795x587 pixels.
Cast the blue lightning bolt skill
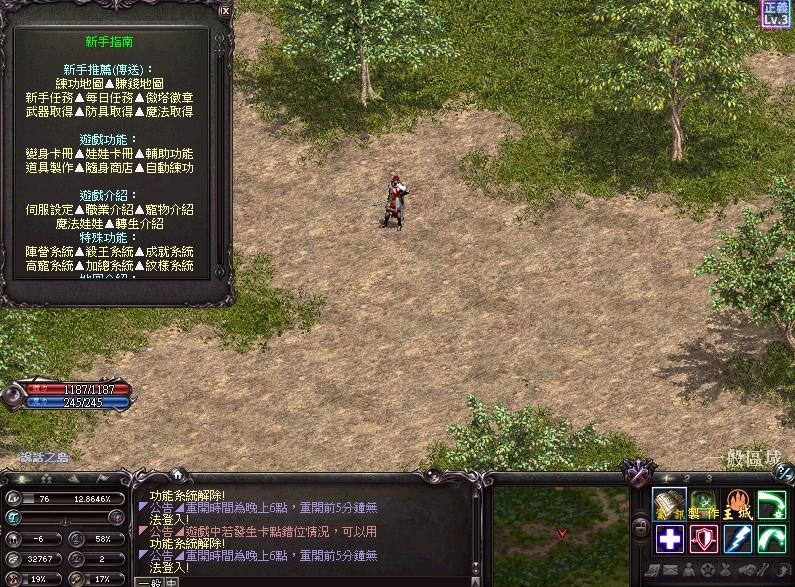tap(738, 539)
